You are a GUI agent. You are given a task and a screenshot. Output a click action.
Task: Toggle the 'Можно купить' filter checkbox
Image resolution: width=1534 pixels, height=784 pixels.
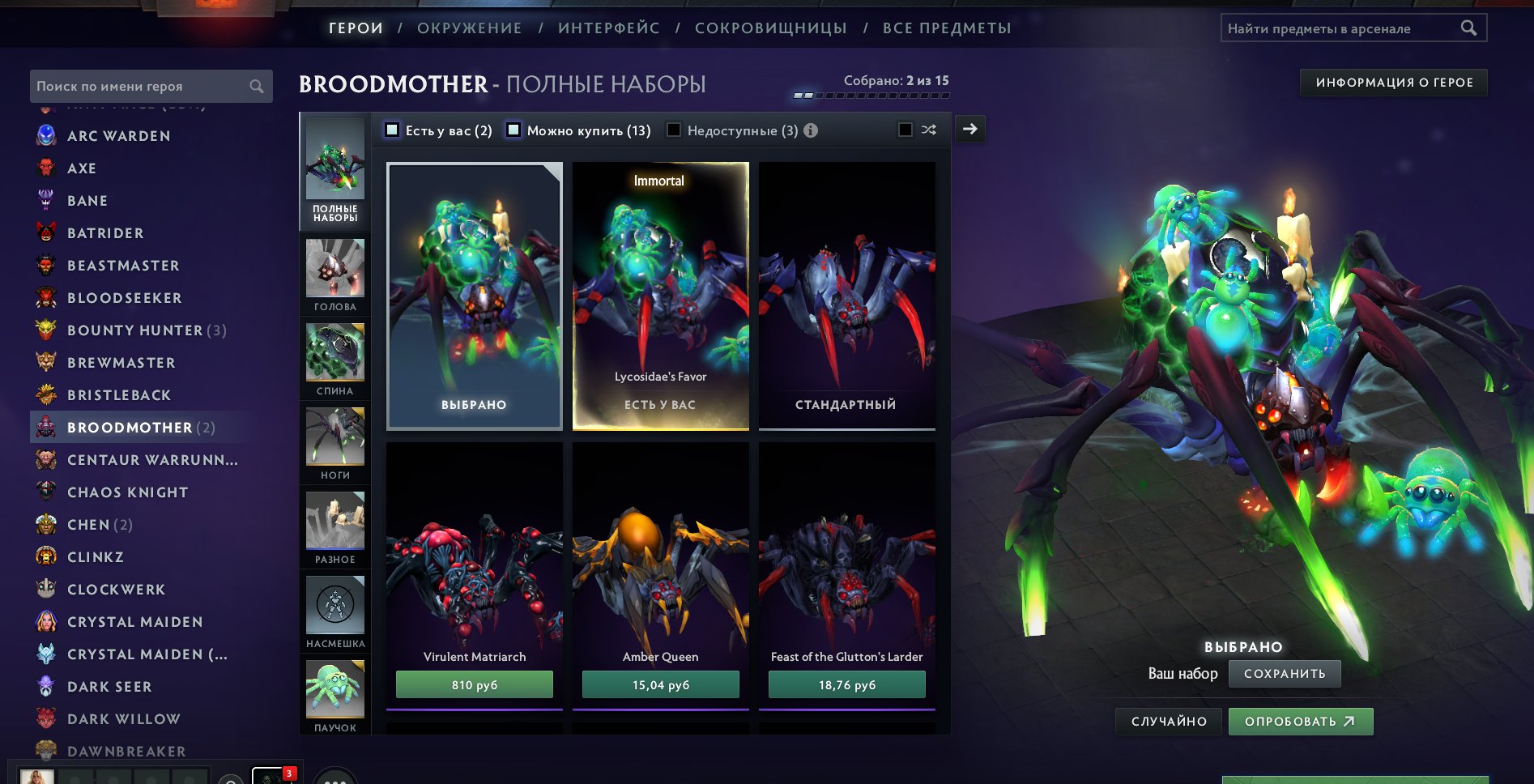tap(513, 130)
